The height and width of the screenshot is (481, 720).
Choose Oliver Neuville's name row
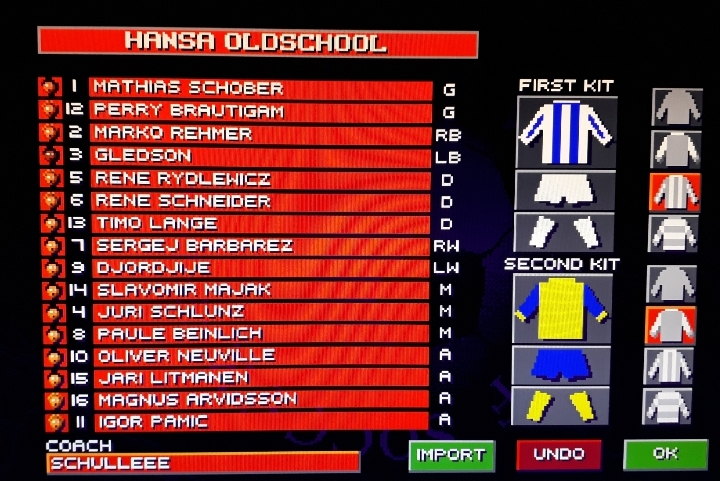click(x=260, y=356)
